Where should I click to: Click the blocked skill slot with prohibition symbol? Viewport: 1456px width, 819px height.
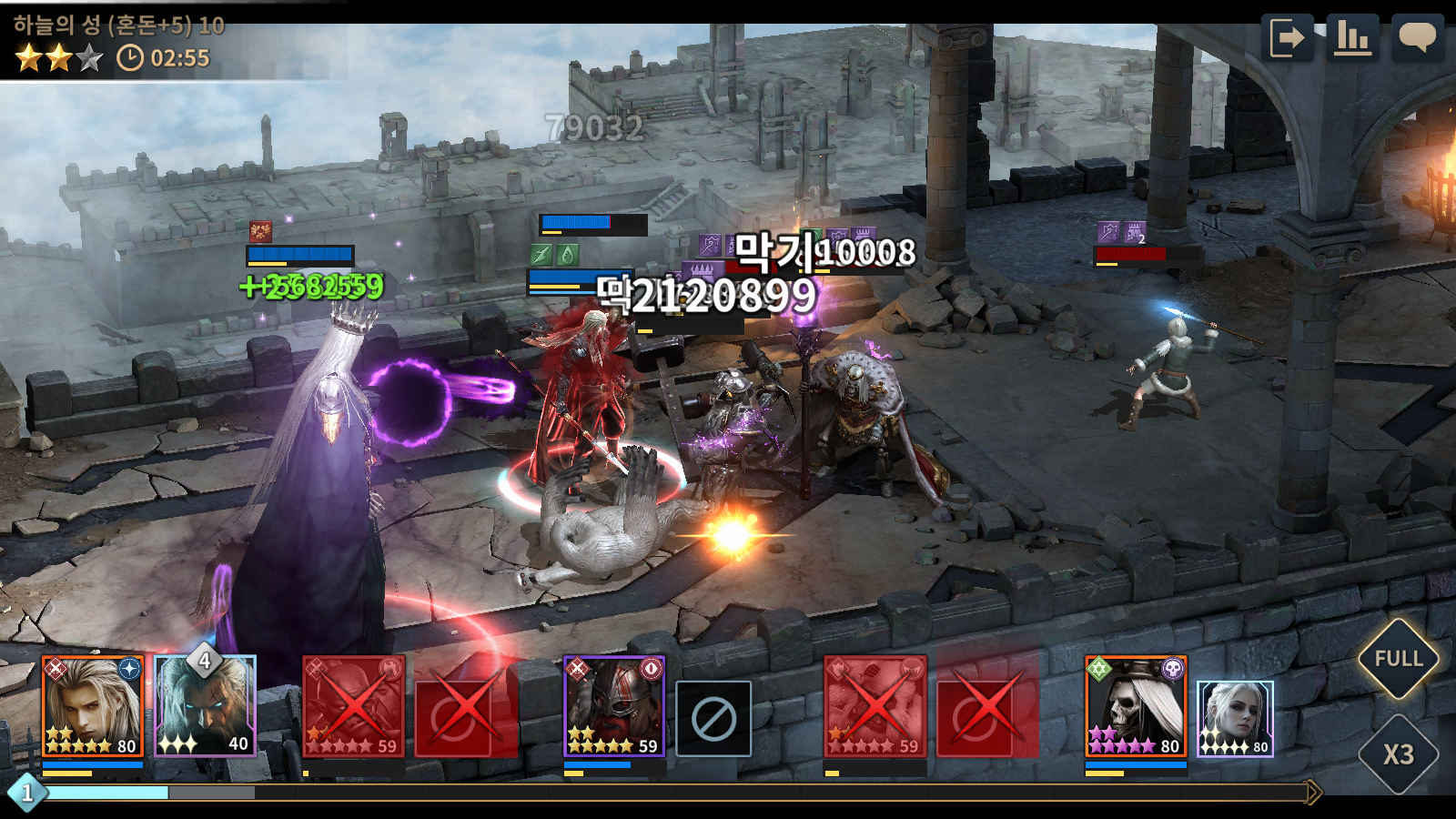tap(713, 719)
